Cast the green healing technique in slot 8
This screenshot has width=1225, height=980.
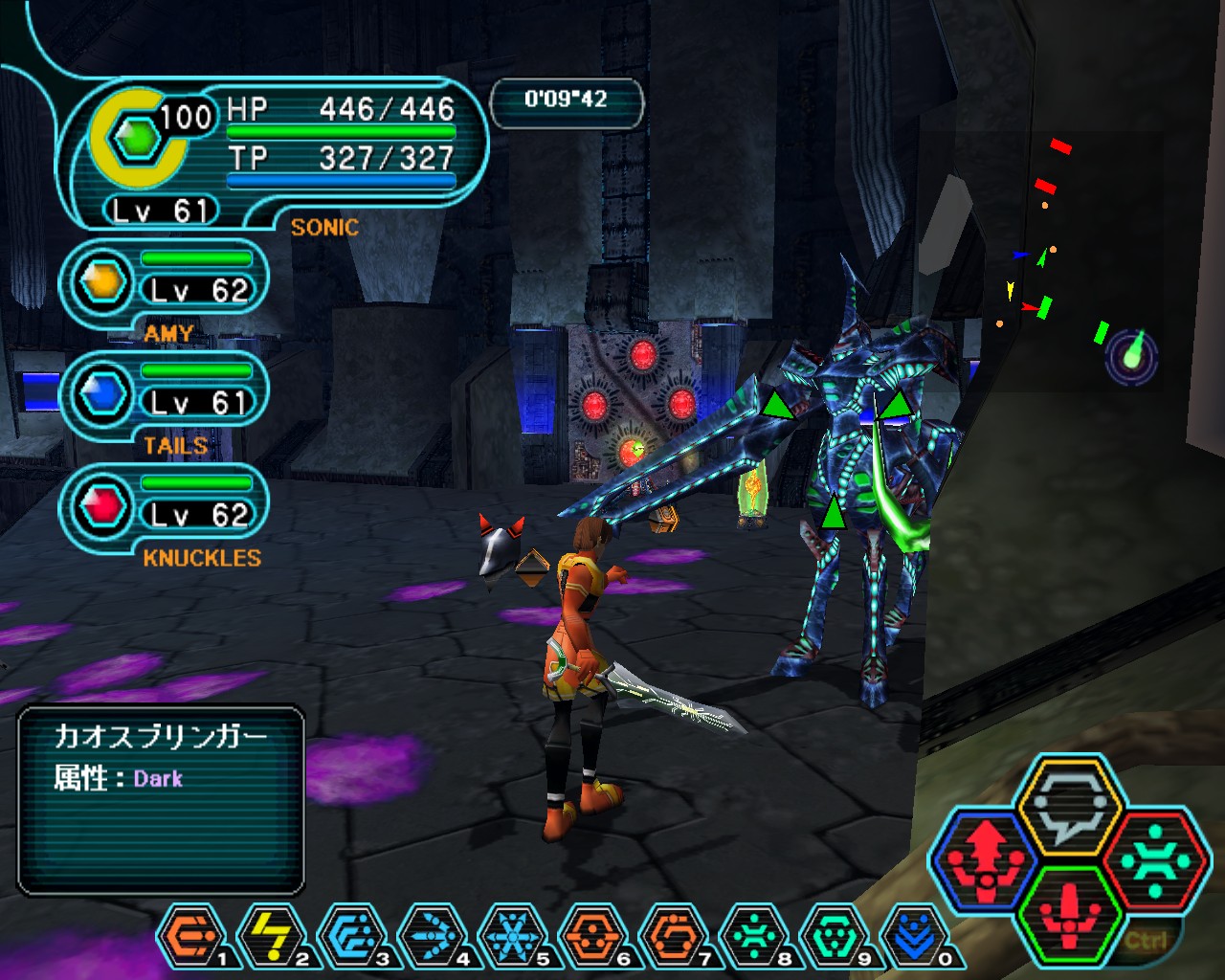(x=754, y=936)
